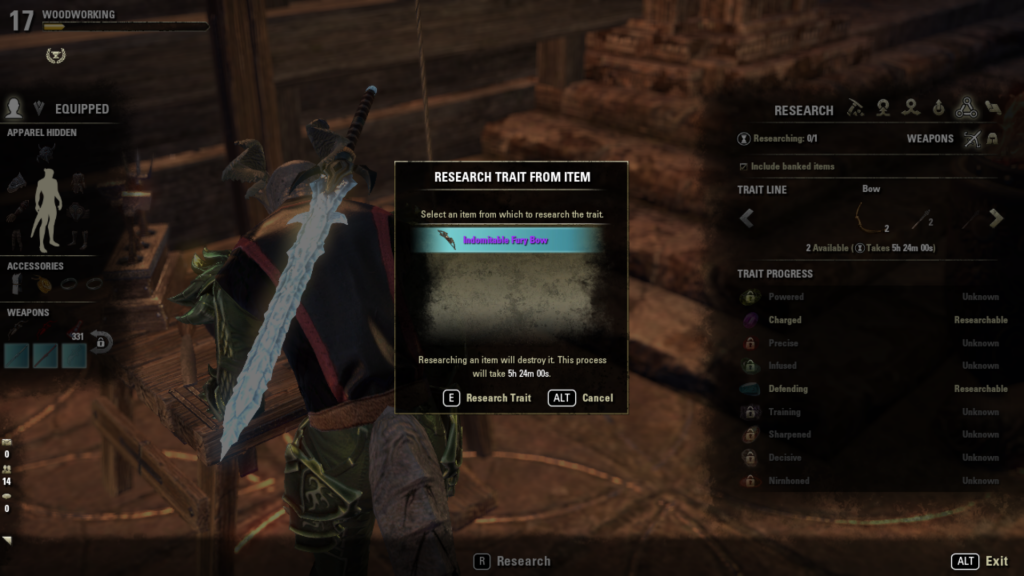Go to the next trait line
The width and height of the screenshot is (1024, 576).
click(996, 217)
